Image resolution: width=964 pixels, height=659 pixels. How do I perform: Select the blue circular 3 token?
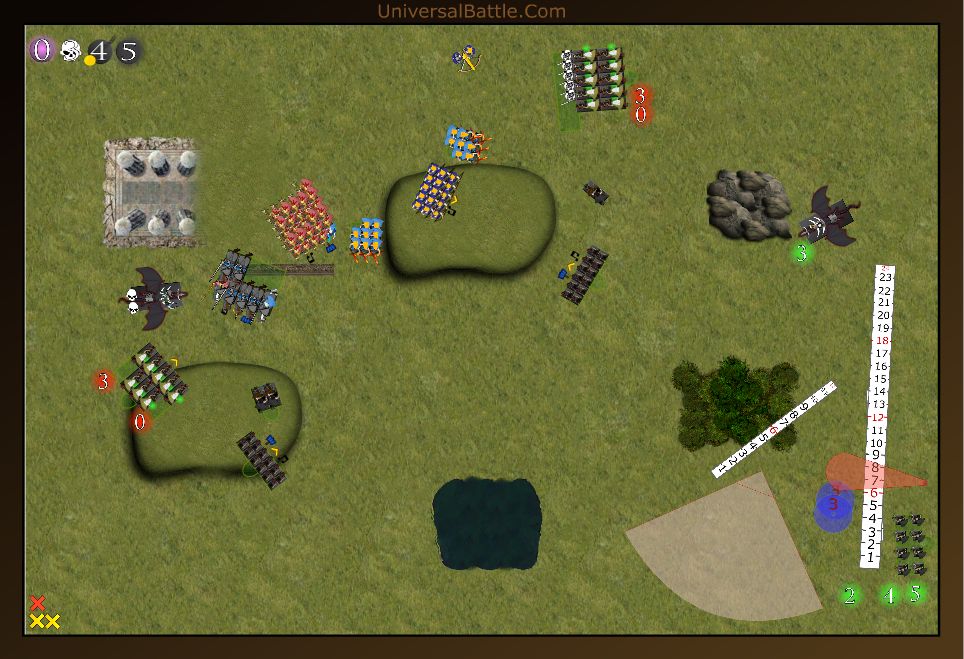(x=833, y=505)
